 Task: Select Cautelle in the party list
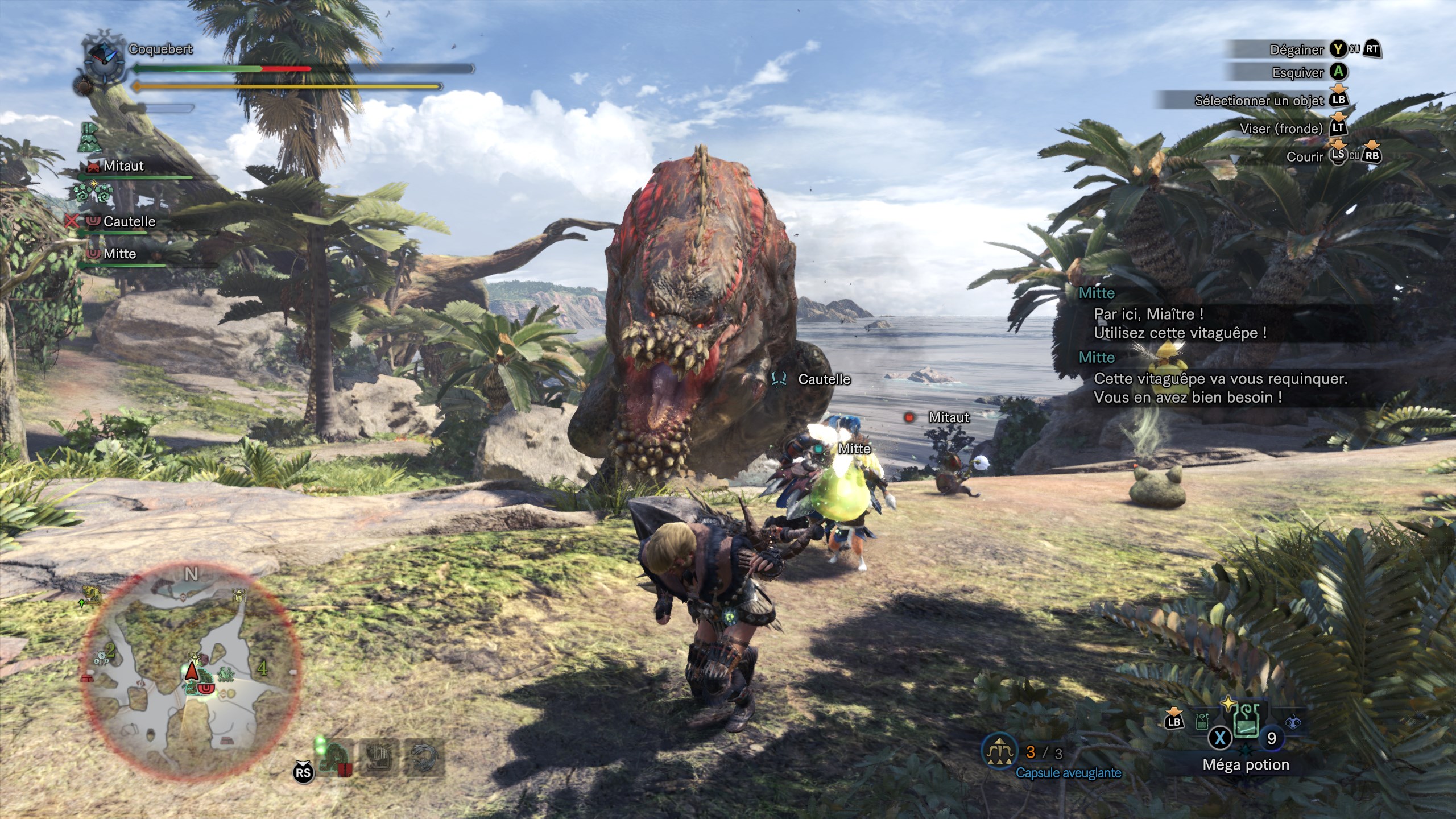129,222
